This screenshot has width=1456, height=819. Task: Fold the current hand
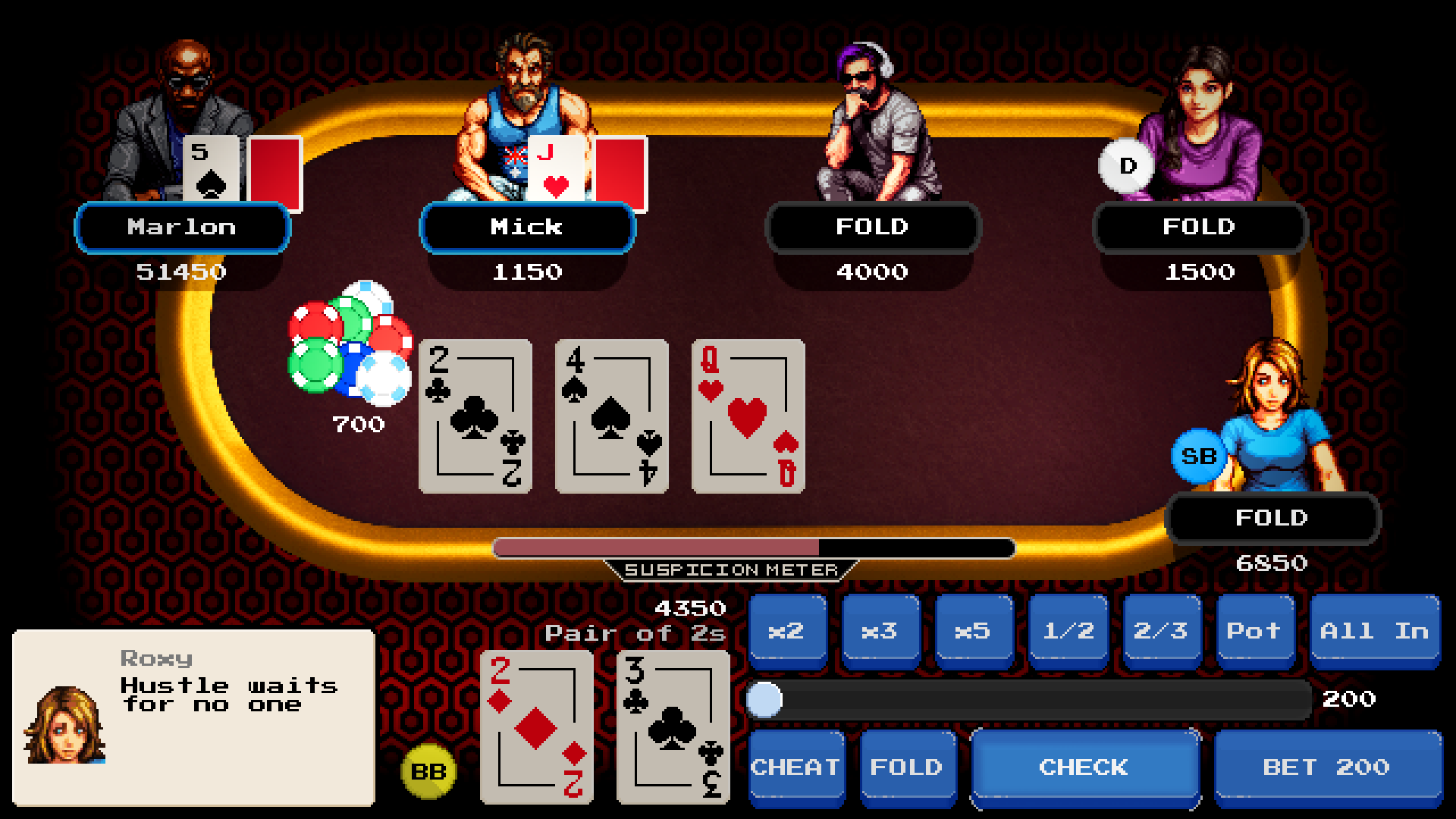click(906, 767)
